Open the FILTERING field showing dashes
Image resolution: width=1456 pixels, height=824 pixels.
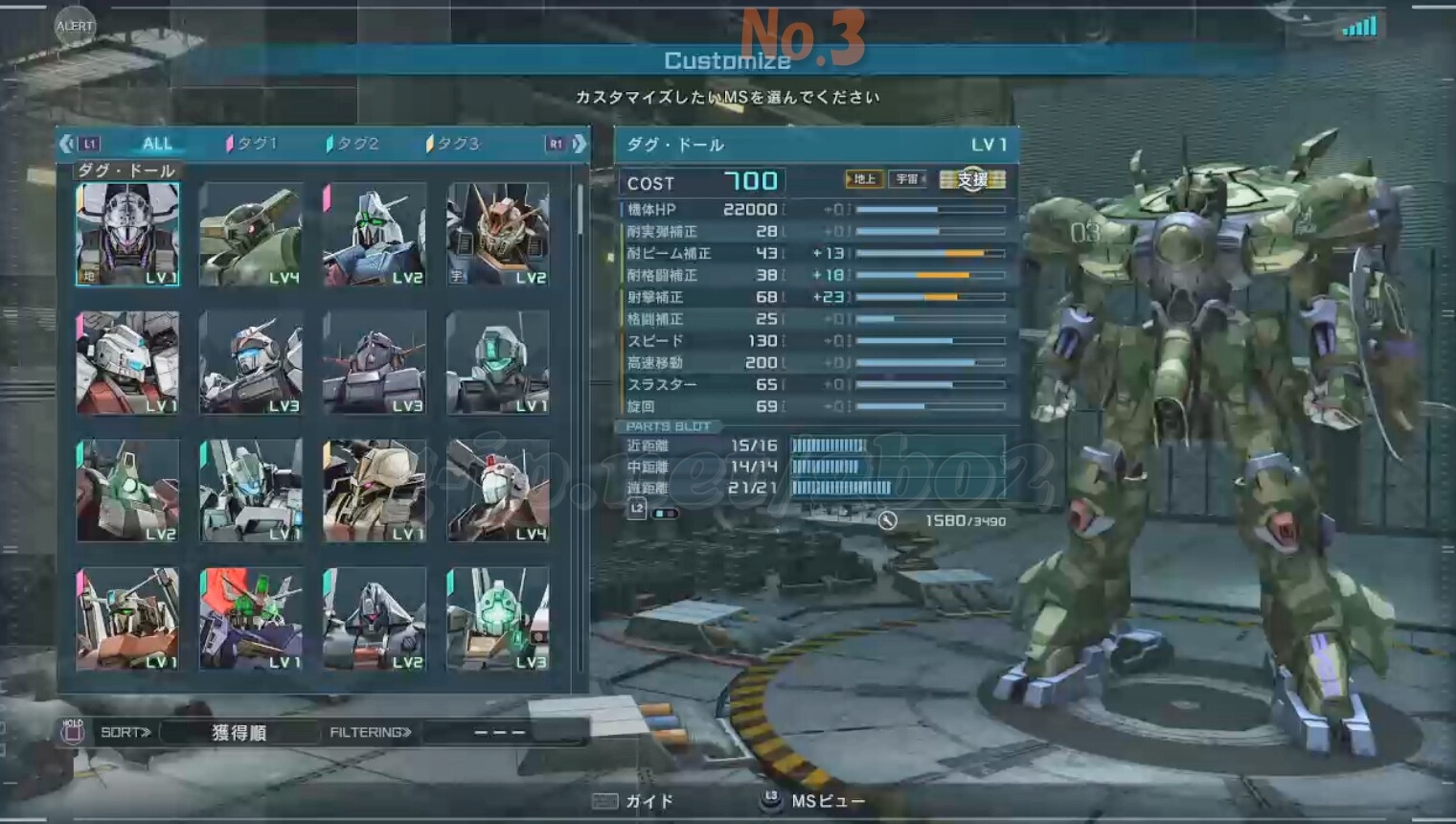pyautogui.click(x=501, y=733)
